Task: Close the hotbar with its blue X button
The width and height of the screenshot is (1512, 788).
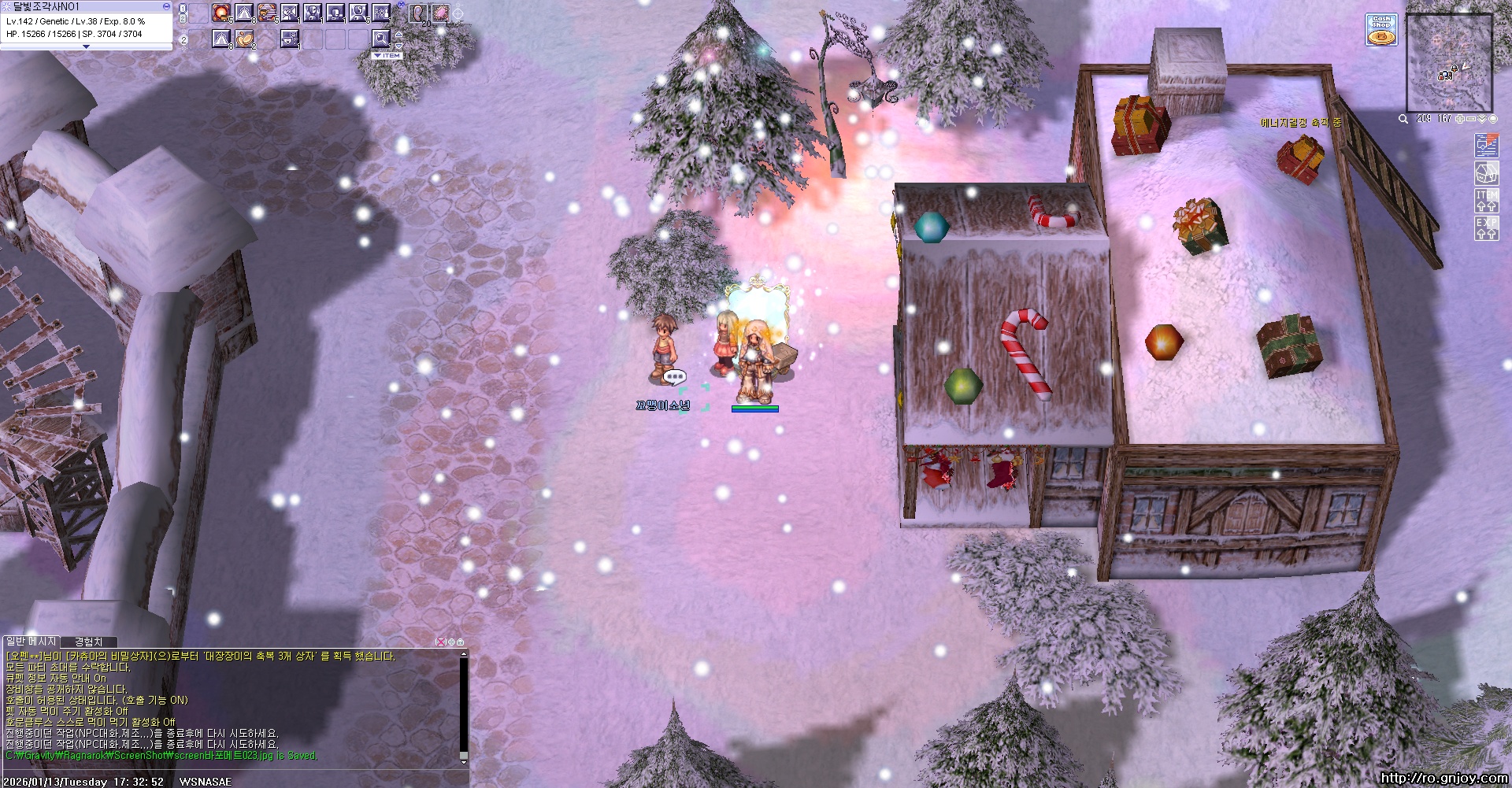Action: (x=401, y=6)
